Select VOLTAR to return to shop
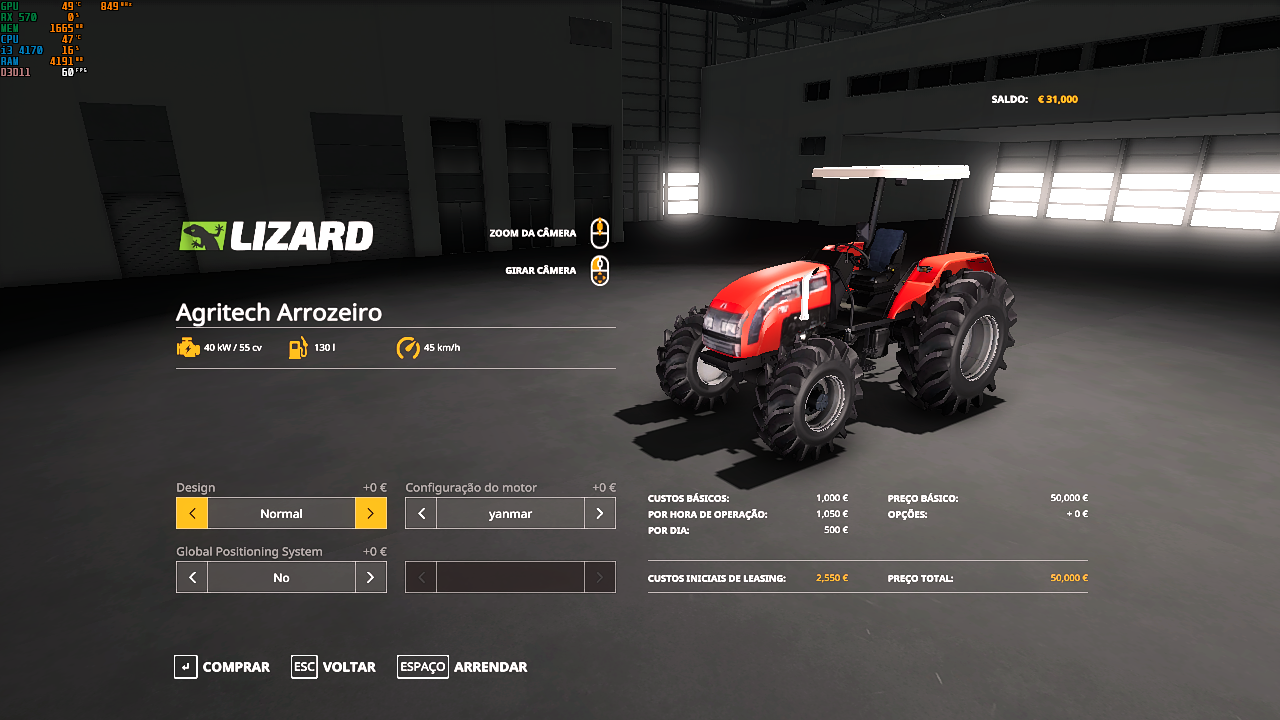Screen dimensions: 1280x720 pyautogui.click(x=349, y=667)
